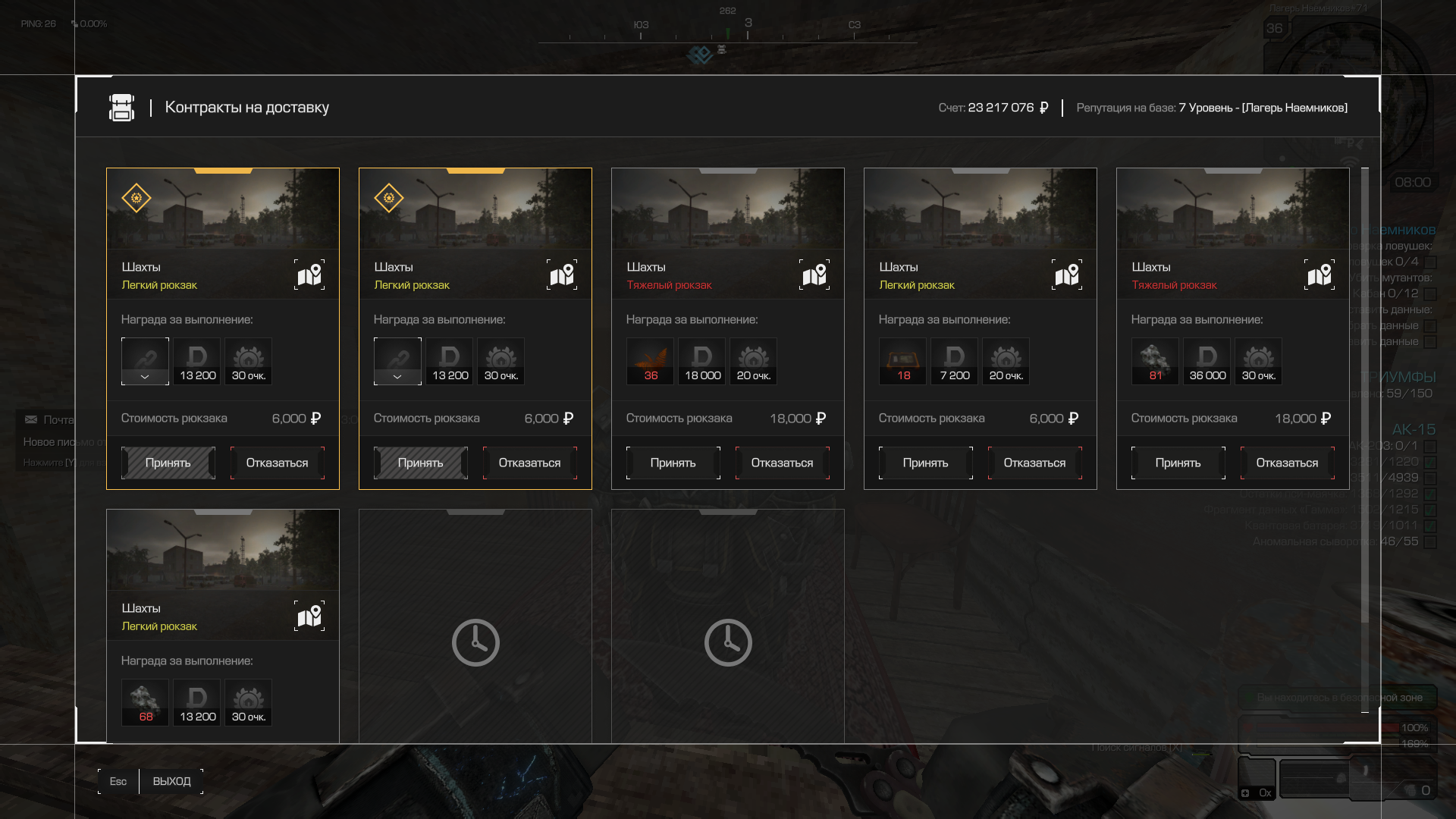Accept the heavy backpack contract paying 18 000
Screen dimensions: 1456x819
coord(673,463)
